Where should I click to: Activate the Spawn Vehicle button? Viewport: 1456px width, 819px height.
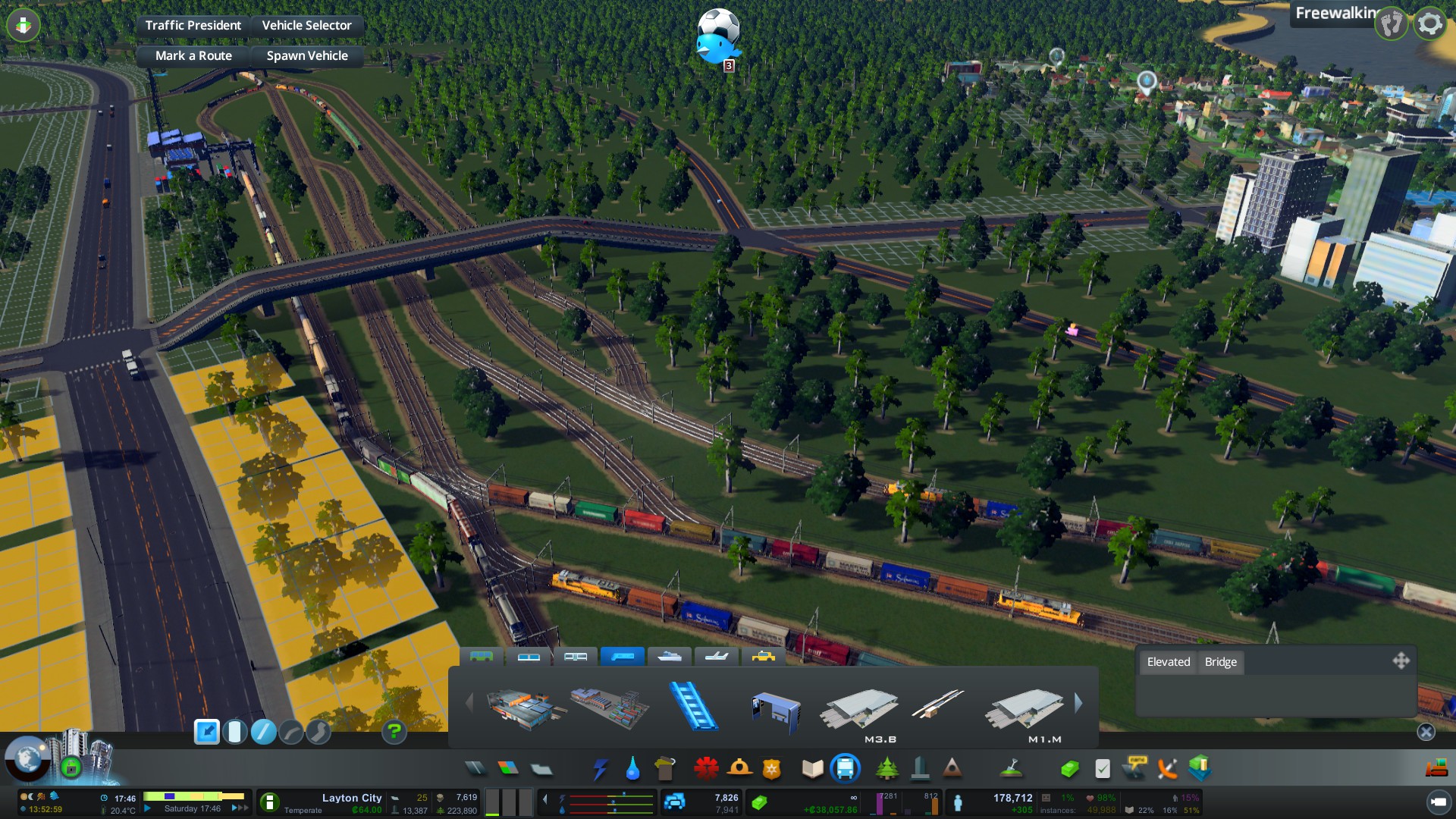[307, 55]
